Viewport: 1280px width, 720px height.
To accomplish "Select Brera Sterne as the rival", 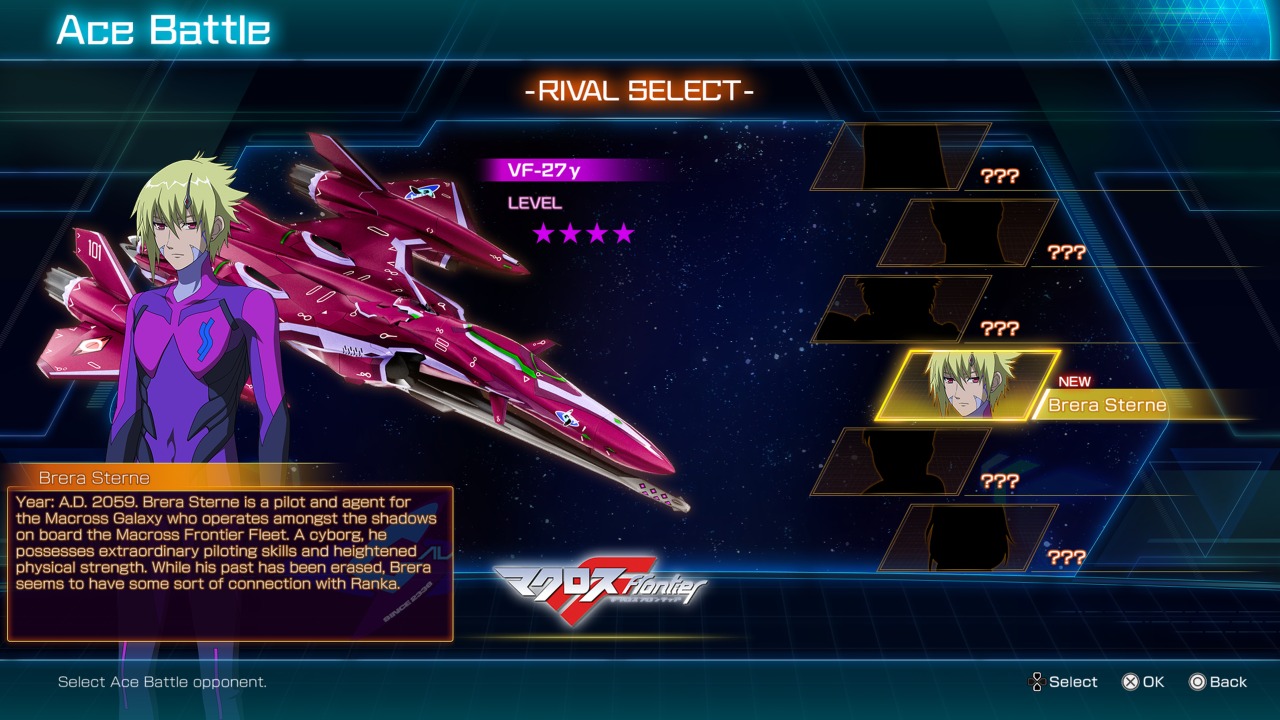I will (968, 386).
